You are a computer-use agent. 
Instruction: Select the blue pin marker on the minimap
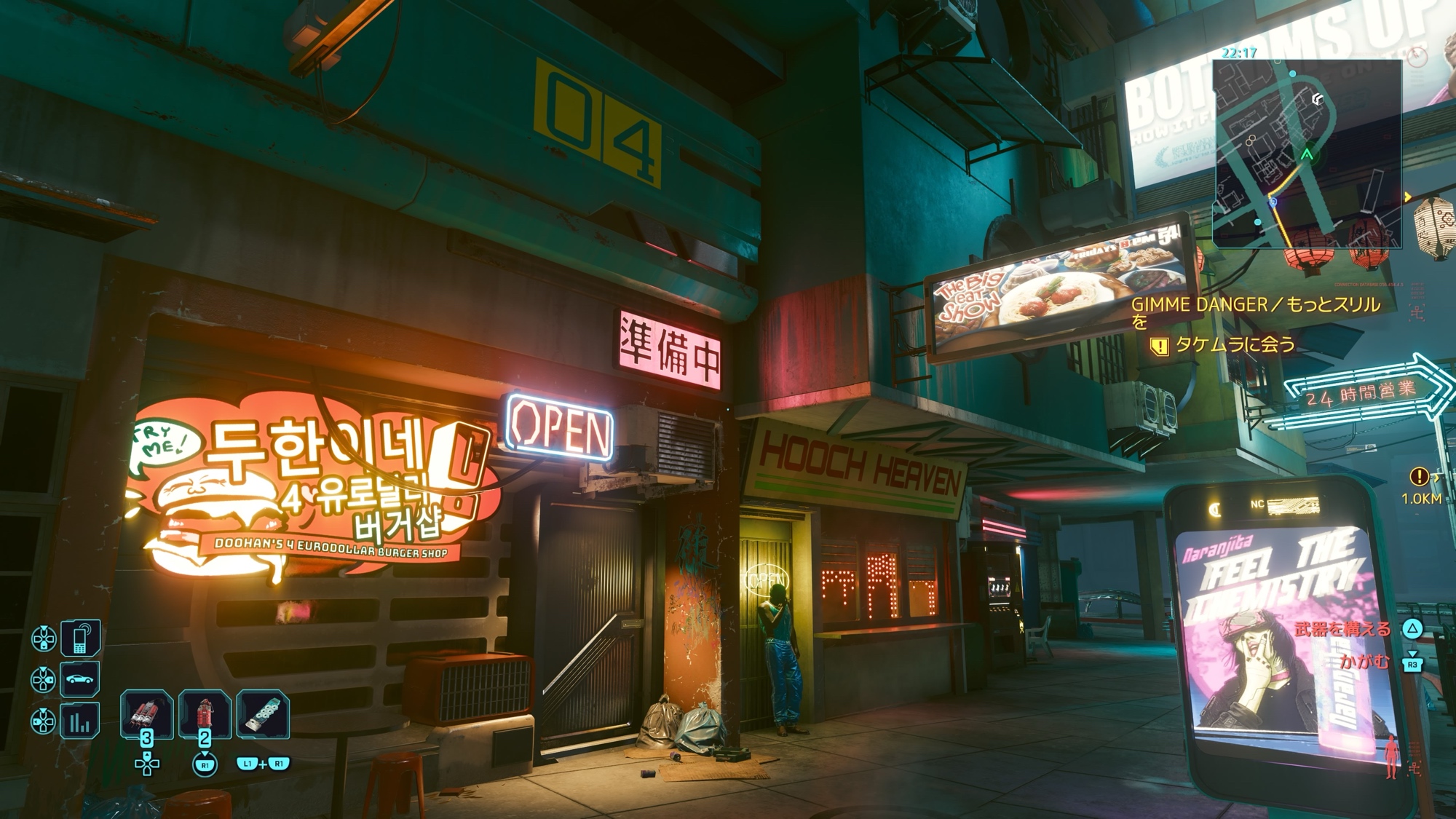point(1273,202)
